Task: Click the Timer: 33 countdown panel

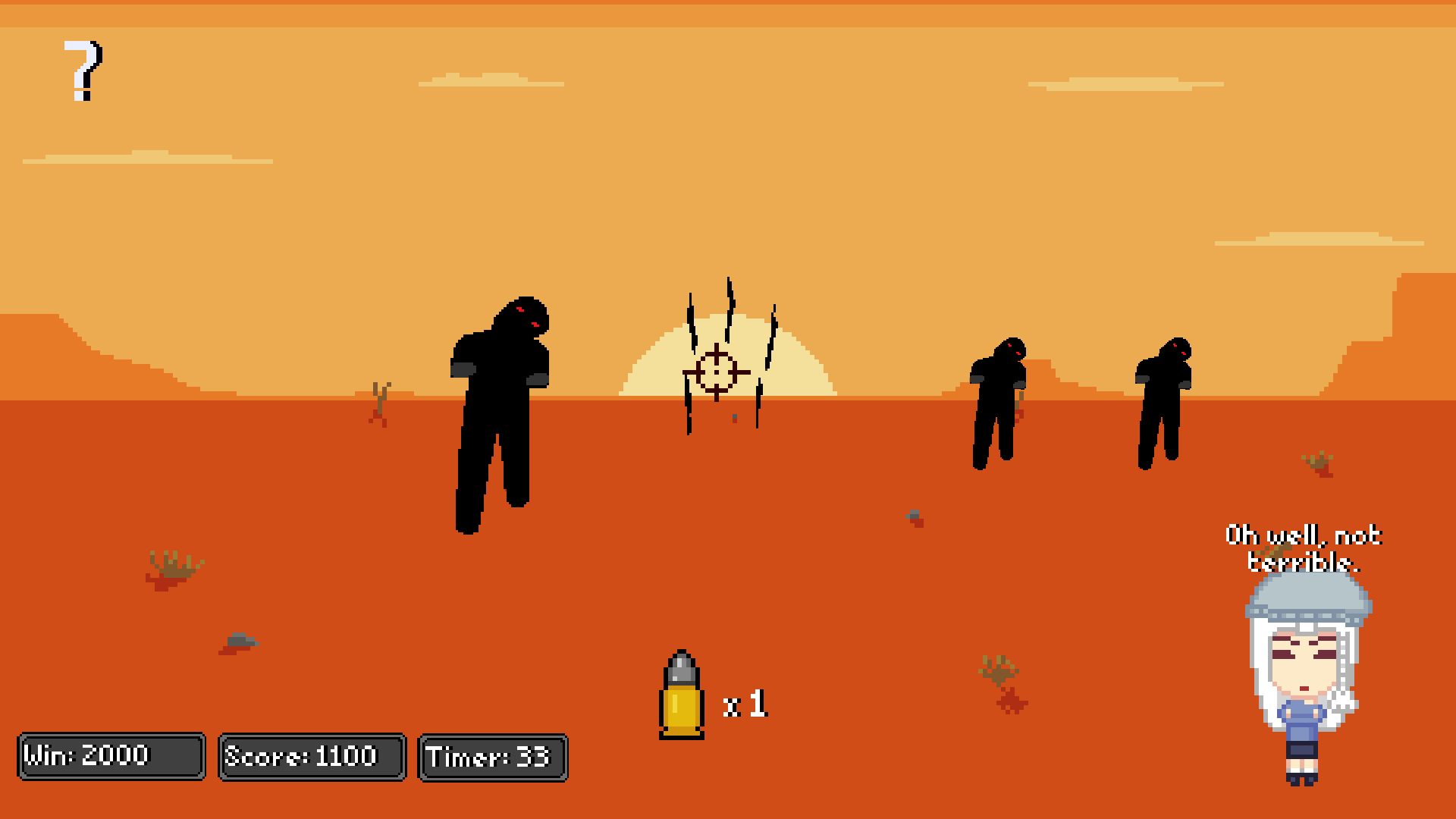Action: coord(491,757)
